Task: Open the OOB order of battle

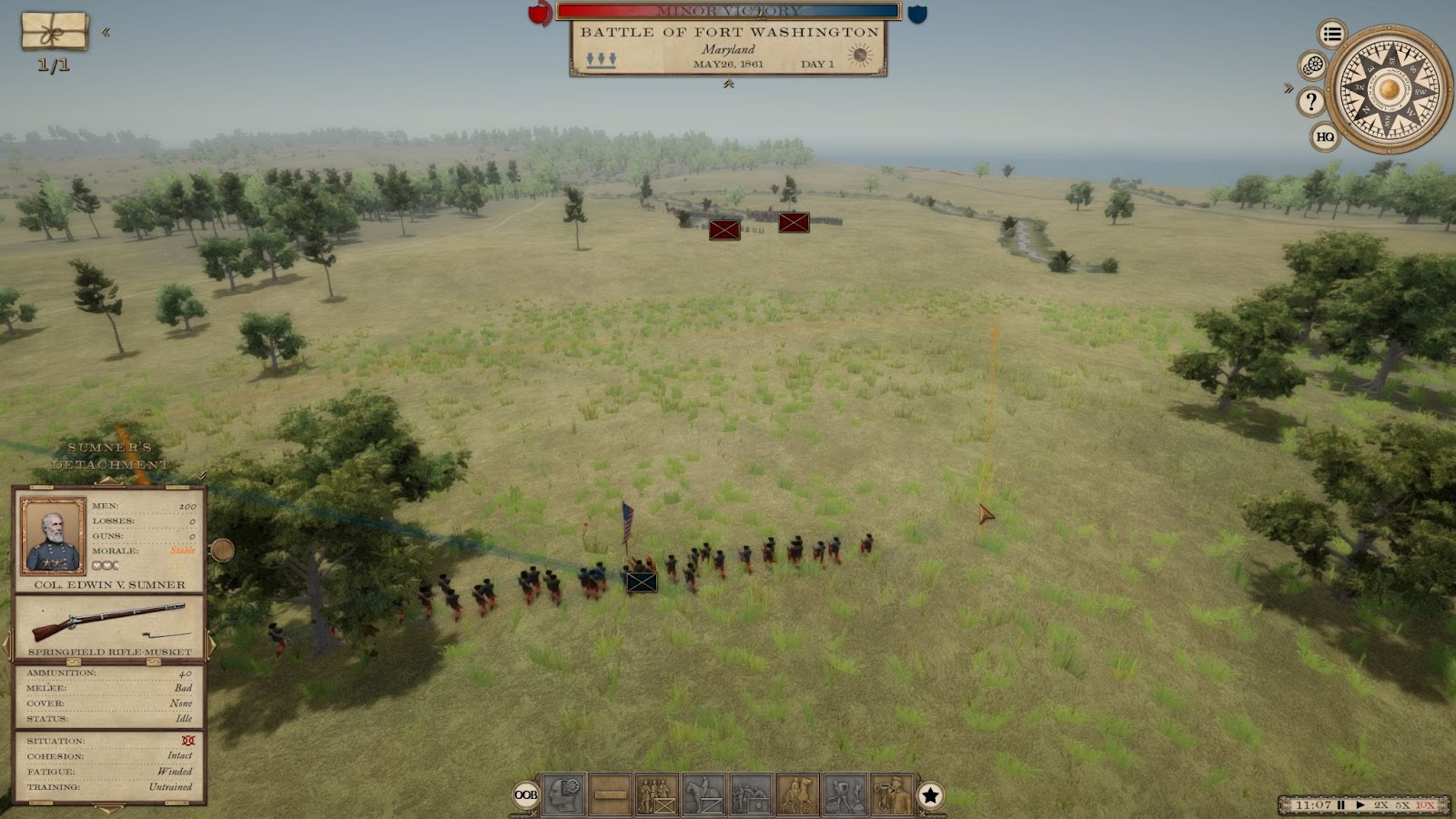Action: [526, 795]
